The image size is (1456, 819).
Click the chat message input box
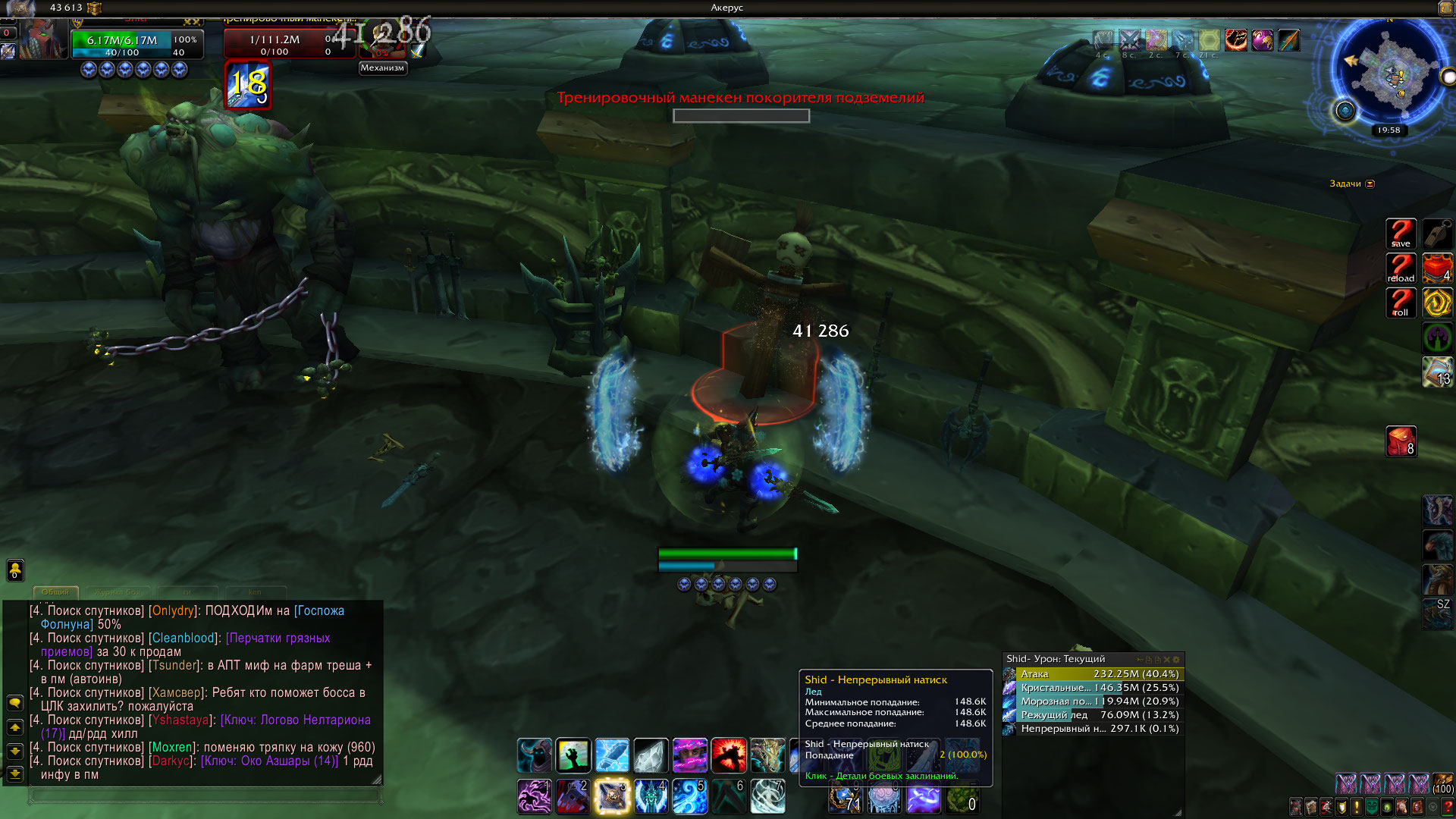pyautogui.click(x=205, y=795)
